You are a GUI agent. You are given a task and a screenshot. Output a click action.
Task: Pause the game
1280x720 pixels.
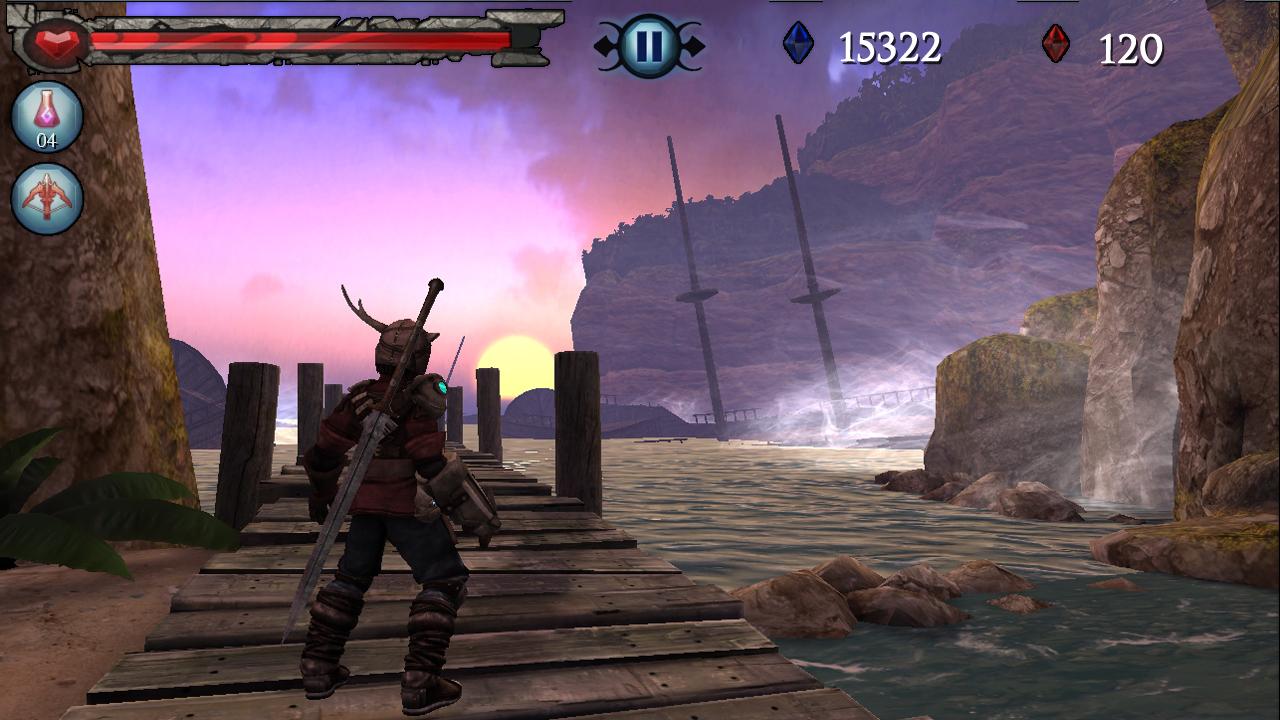point(649,46)
